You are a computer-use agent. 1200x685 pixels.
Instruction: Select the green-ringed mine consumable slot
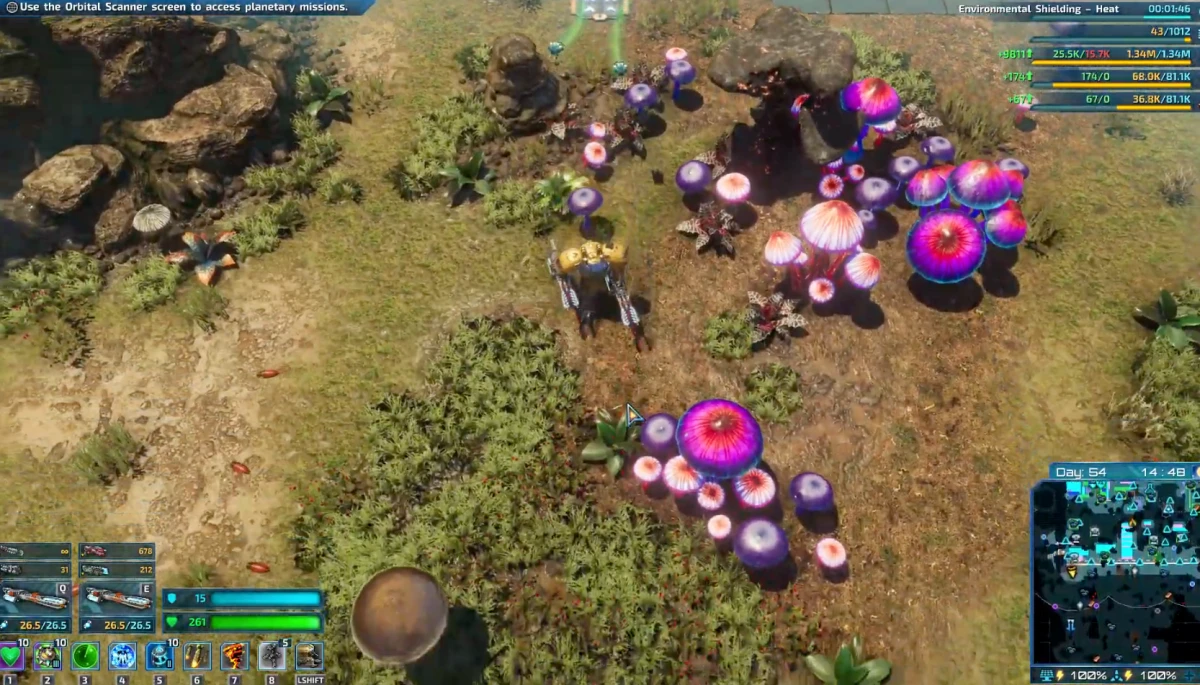click(x=47, y=656)
